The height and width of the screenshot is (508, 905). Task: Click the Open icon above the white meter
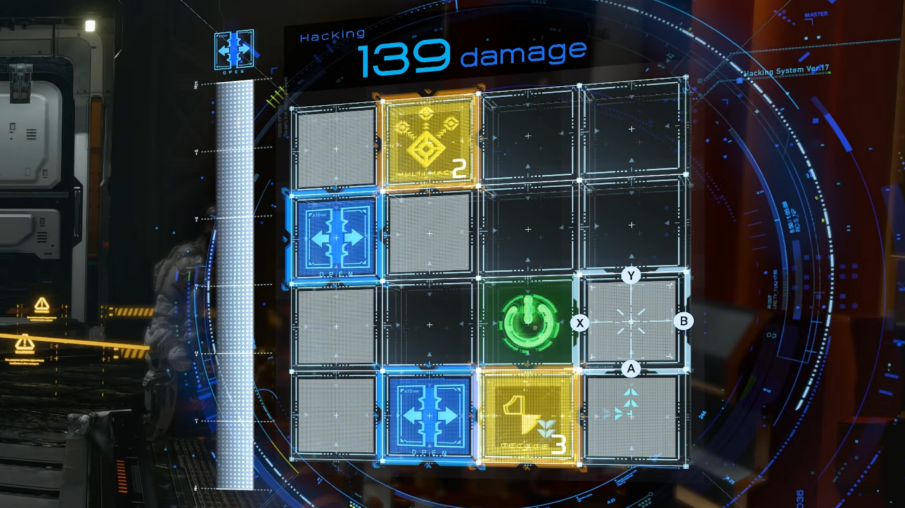pyautogui.click(x=236, y=50)
